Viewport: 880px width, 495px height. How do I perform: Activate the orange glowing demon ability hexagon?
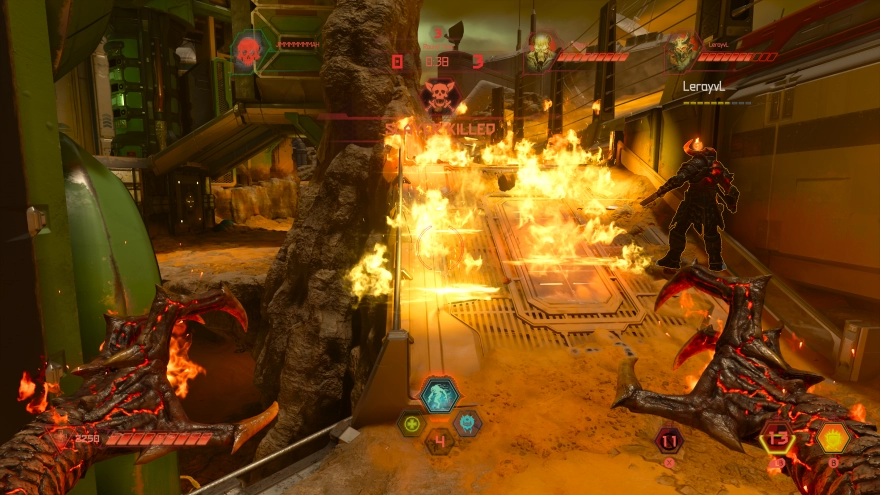tap(832, 437)
